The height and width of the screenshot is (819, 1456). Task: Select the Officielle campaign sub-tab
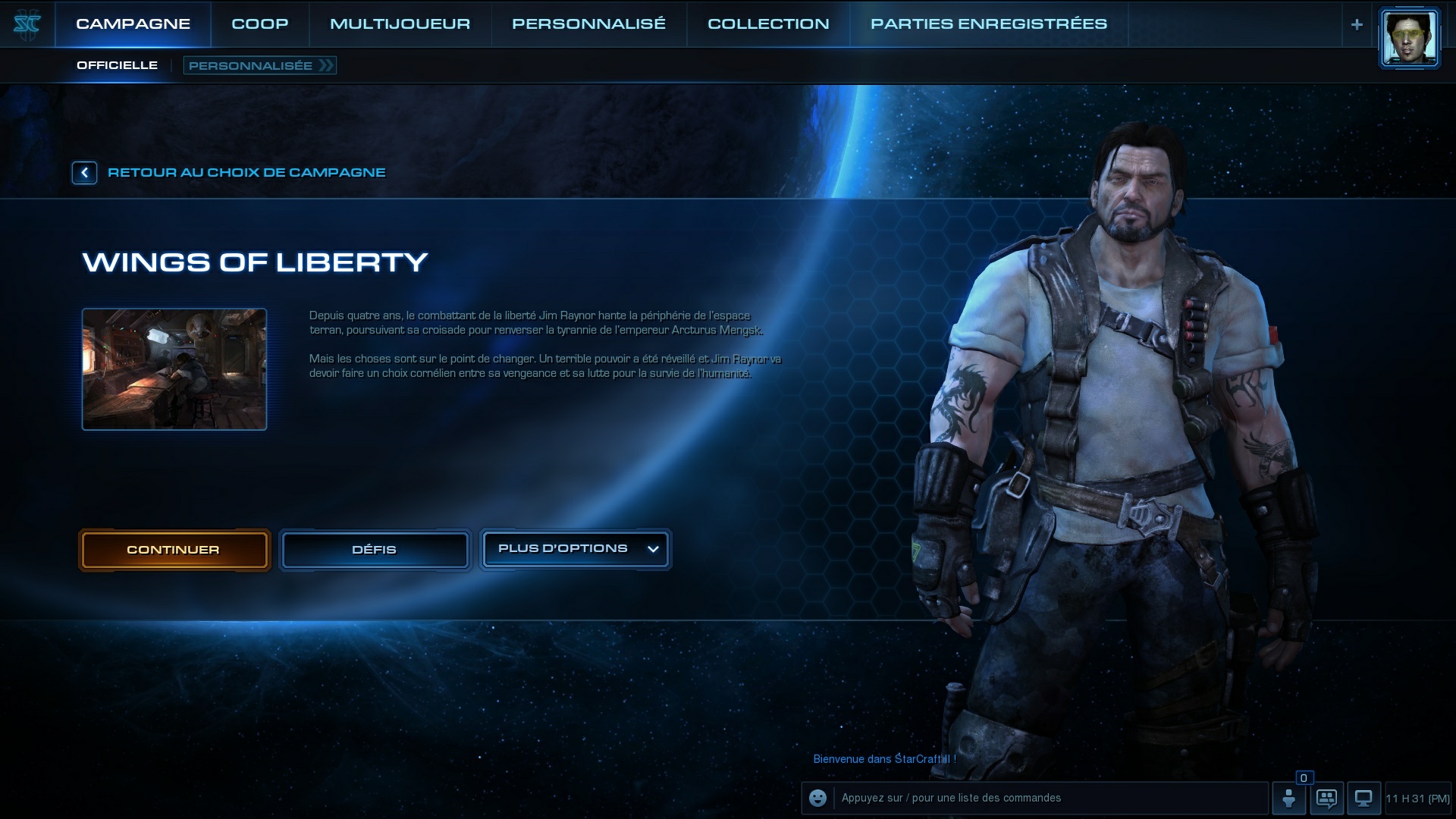(117, 65)
